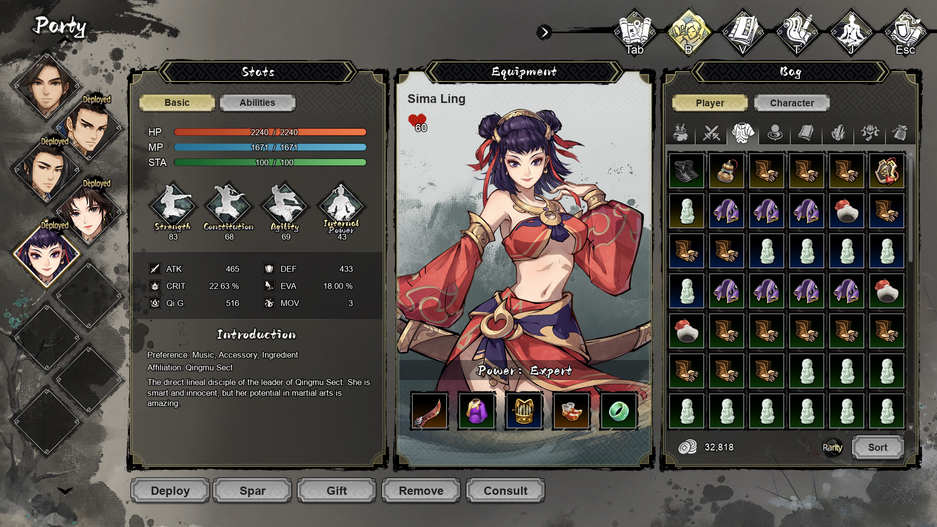
Task: Open the meditation figure menu icon
Action: [851, 32]
